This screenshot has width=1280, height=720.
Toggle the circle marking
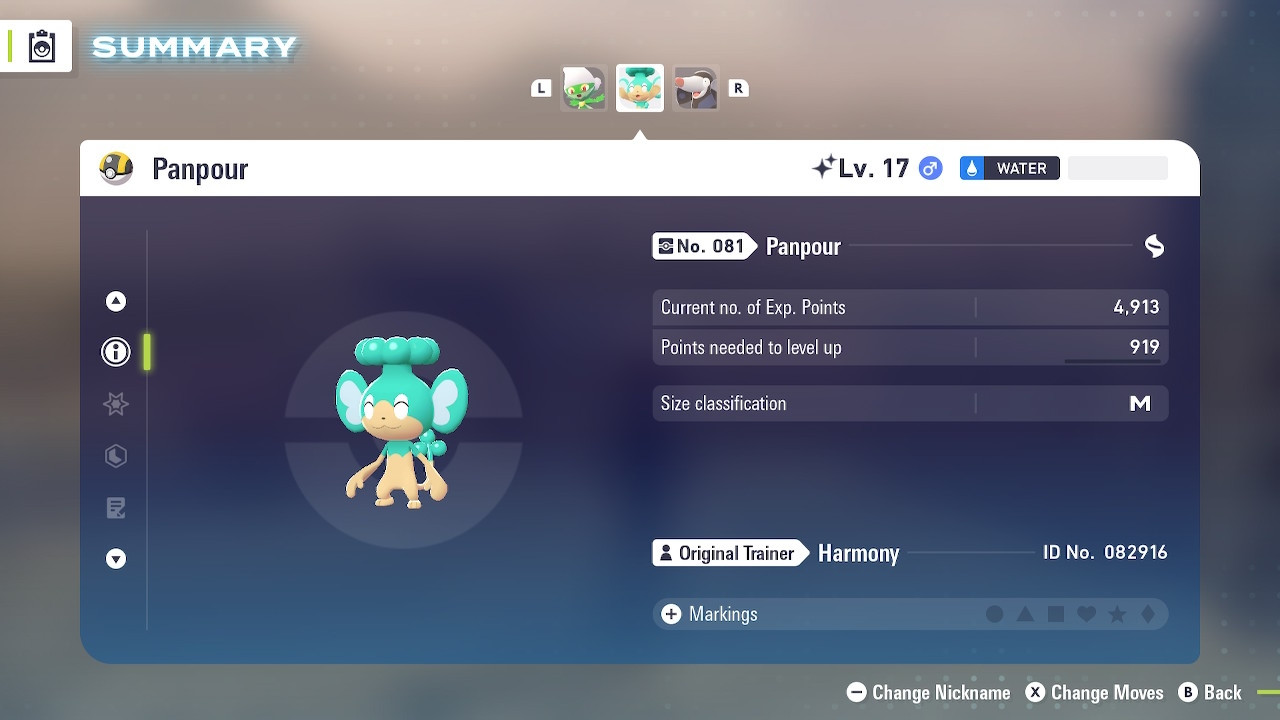(x=995, y=614)
